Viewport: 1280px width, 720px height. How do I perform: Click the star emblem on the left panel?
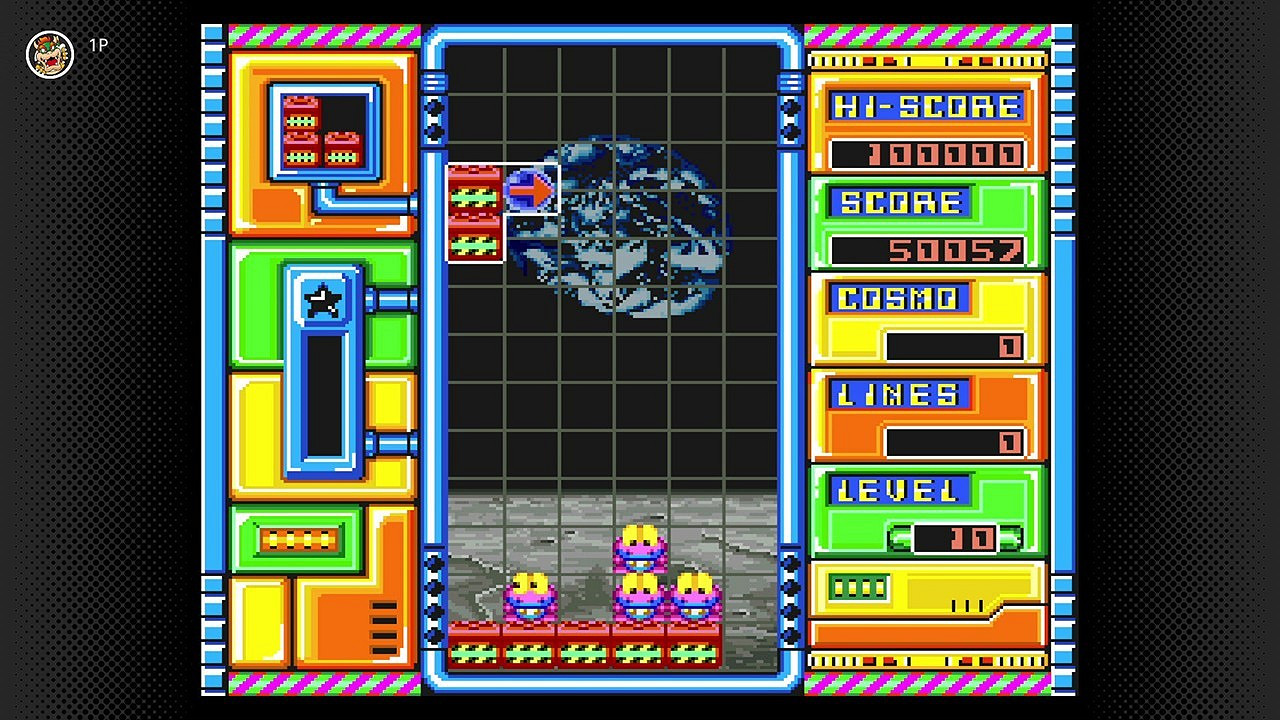point(322,301)
